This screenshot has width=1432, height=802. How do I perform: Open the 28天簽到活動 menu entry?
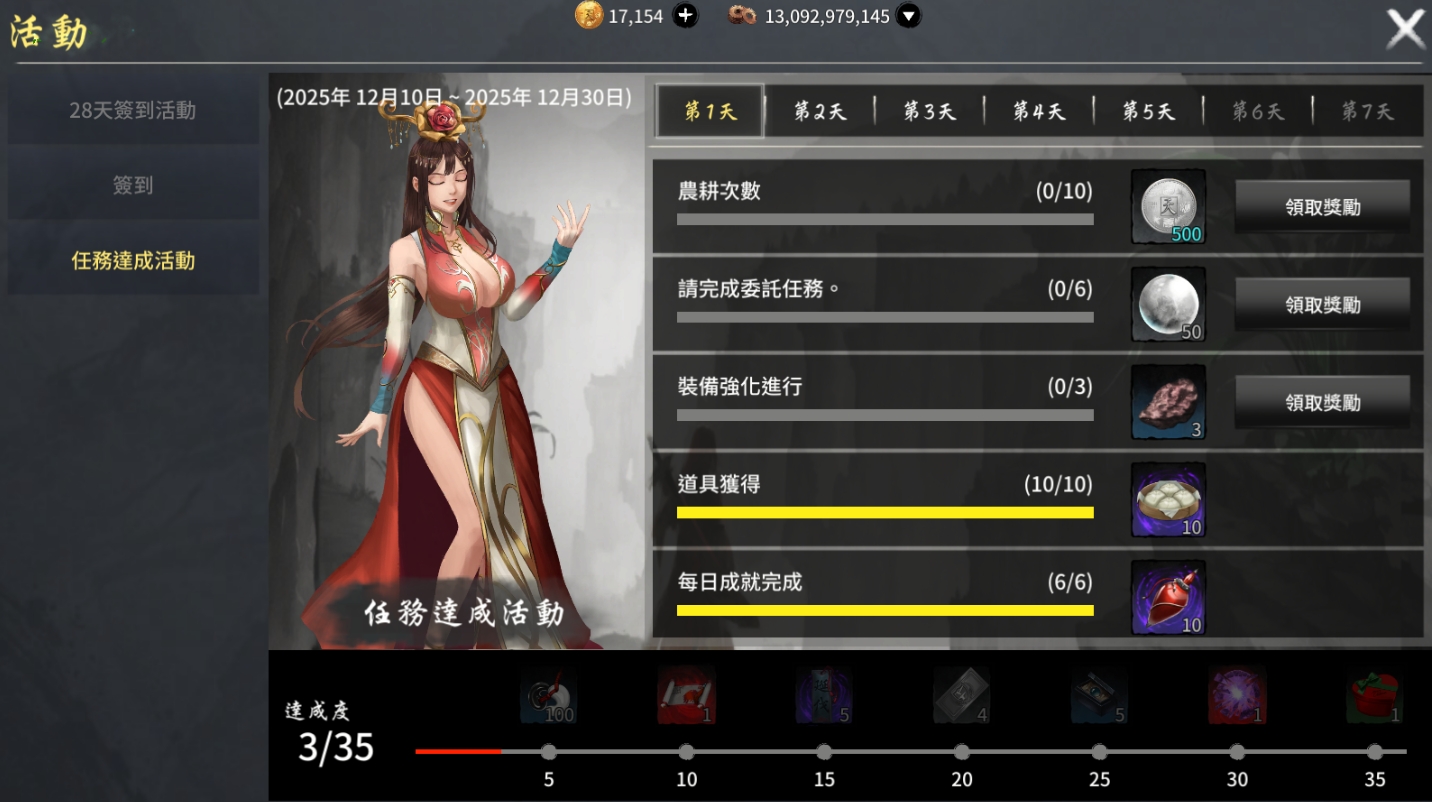[133, 111]
